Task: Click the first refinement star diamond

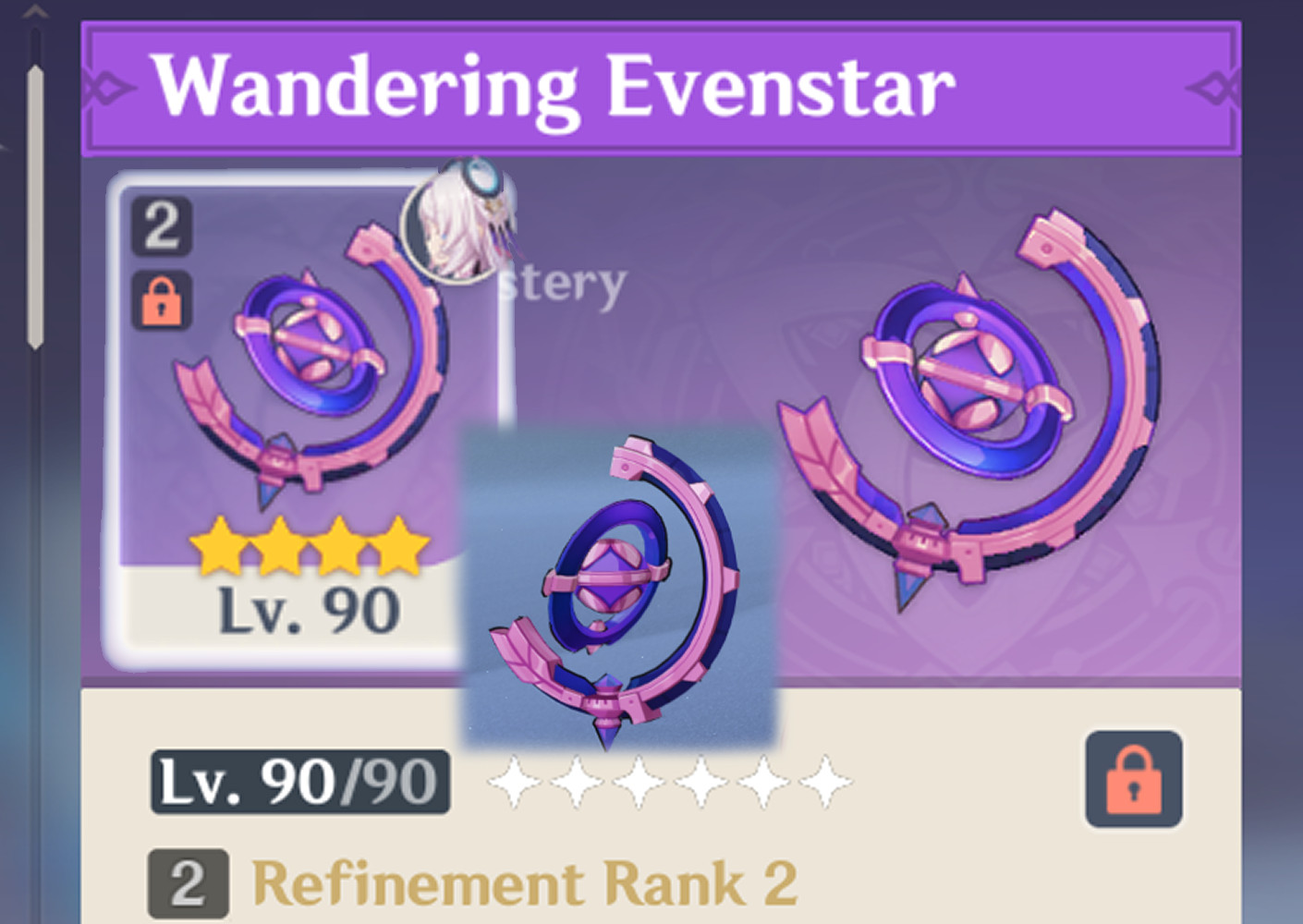Action: [514, 784]
